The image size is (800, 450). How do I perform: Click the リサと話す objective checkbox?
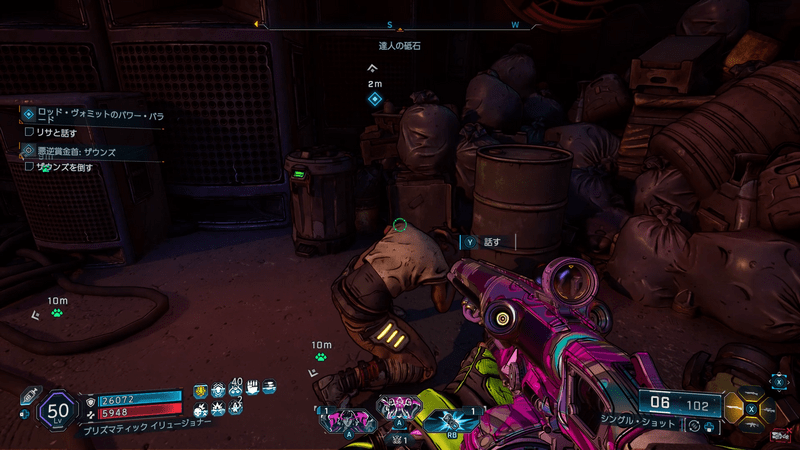pyautogui.click(x=29, y=132)
